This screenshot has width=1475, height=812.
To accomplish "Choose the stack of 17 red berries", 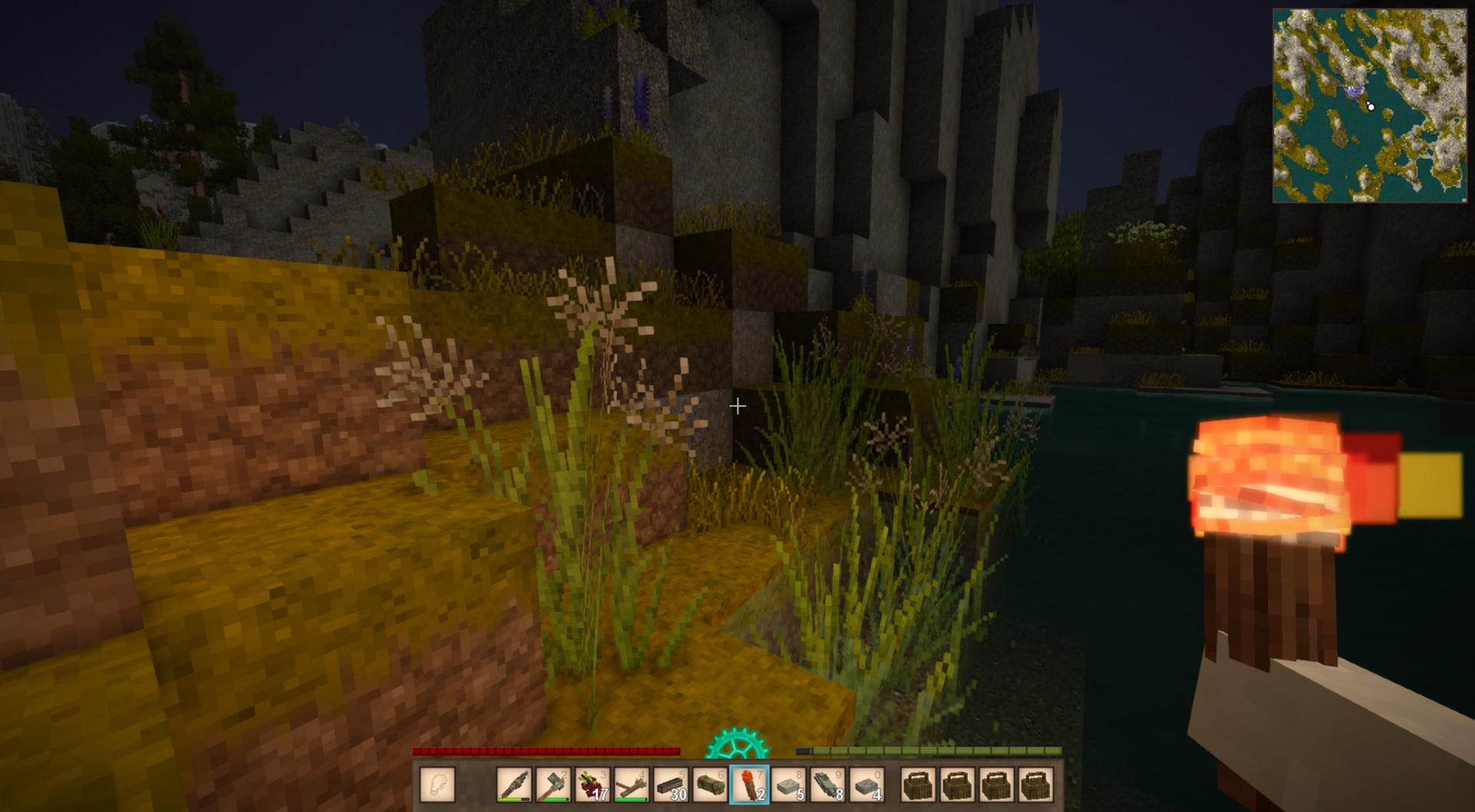I will [592, 784].
